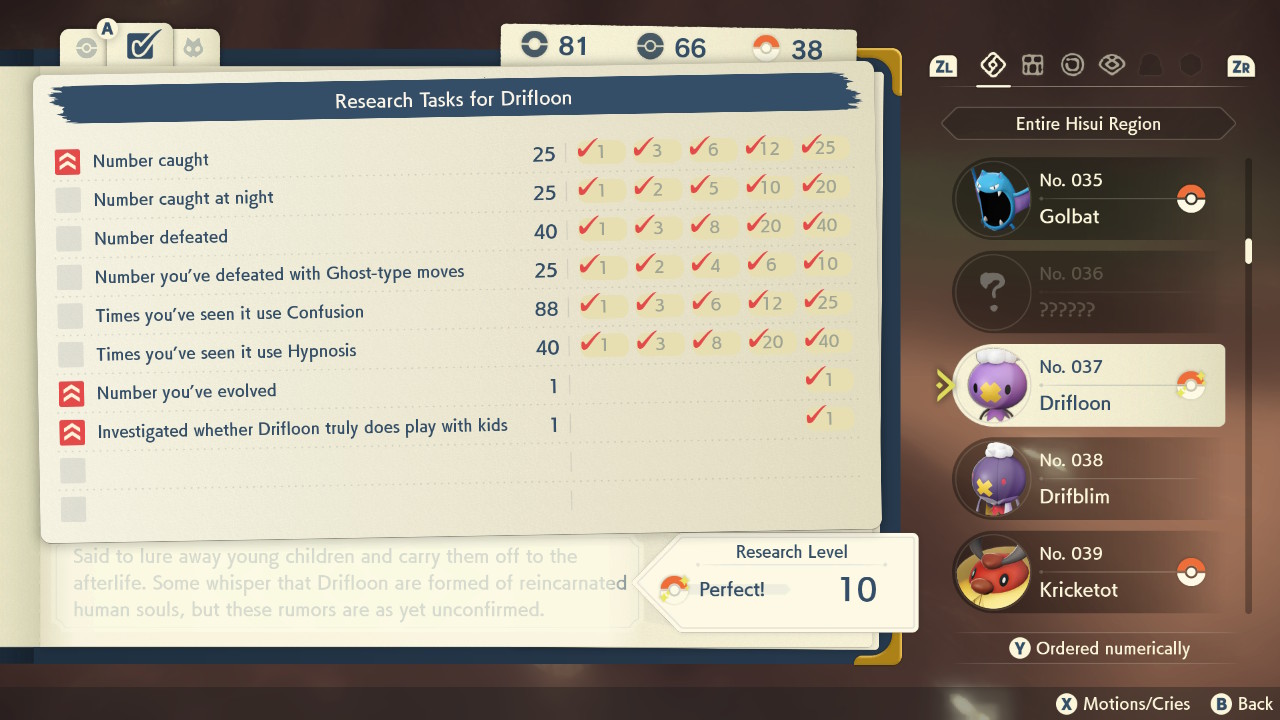
Task: Toggle the marker beside Number caught
Action: point(67,160)
